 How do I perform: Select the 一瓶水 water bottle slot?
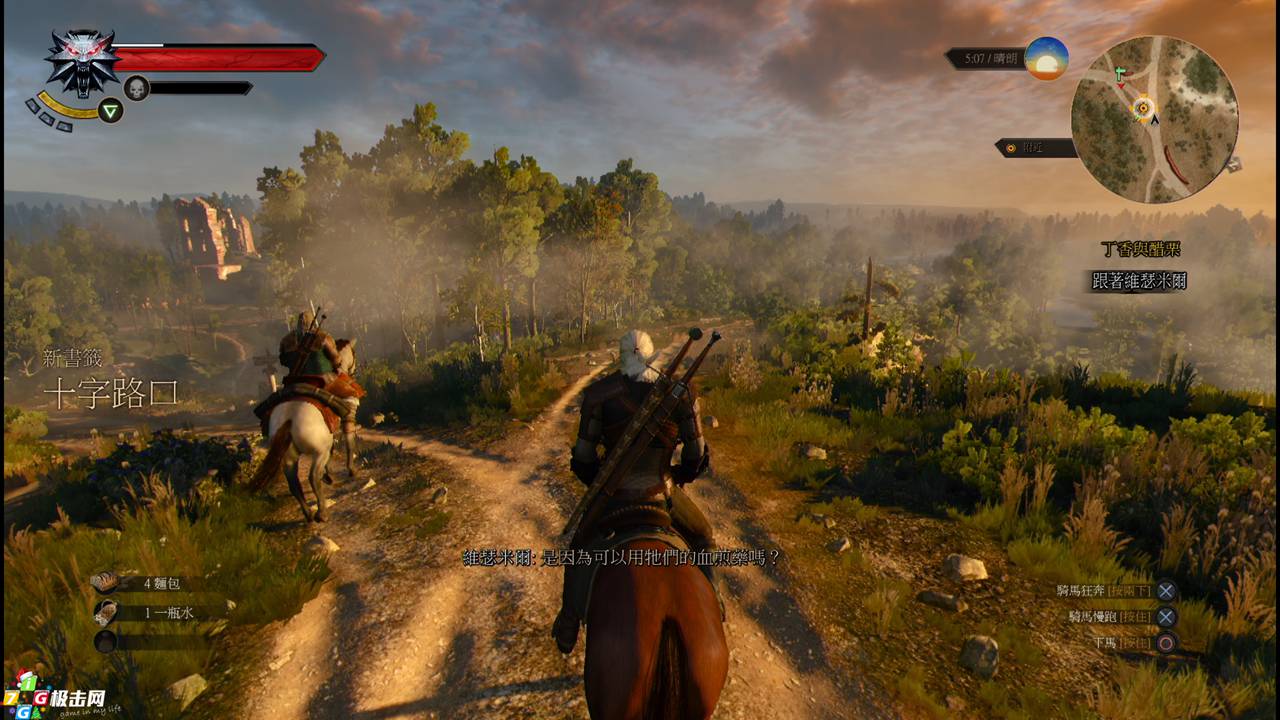point(105,611)
